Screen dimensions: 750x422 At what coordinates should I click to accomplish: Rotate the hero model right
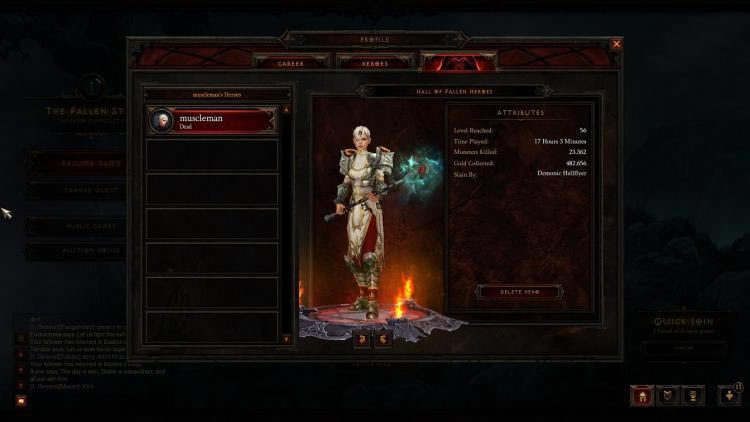pyautogui.click(x=382, y=340)
